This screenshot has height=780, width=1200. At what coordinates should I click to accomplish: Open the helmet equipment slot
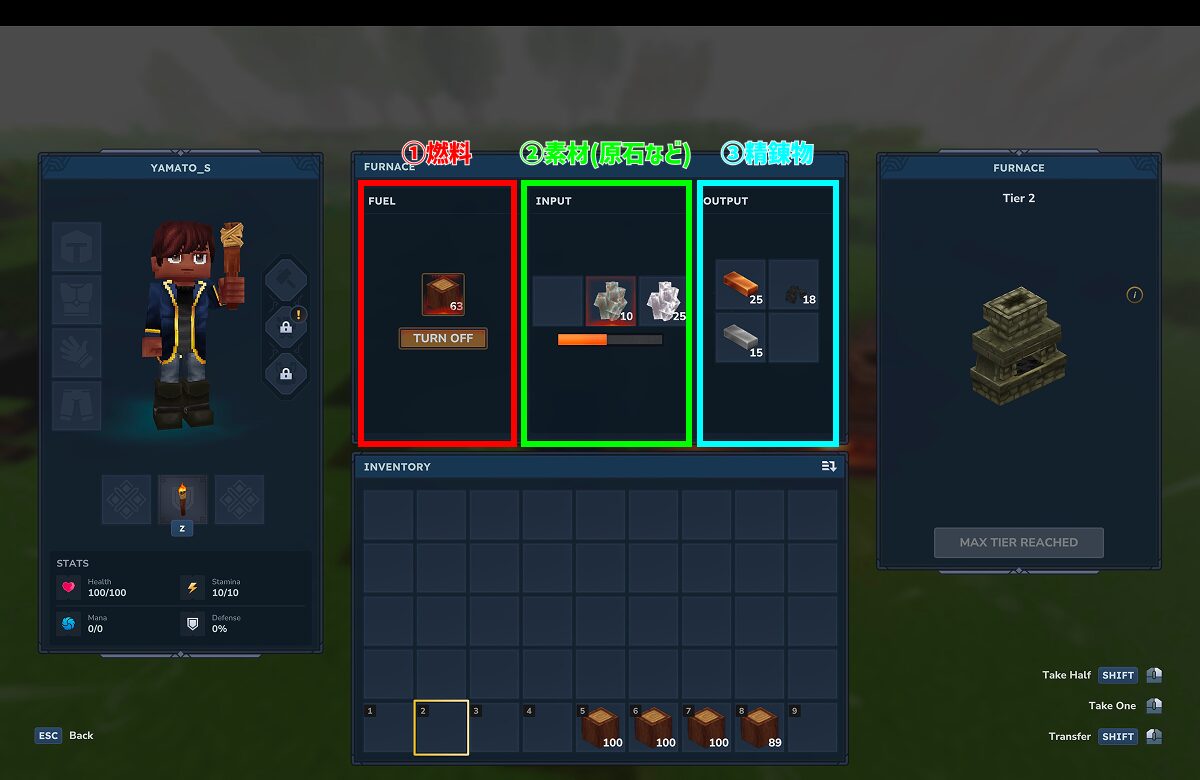pos(77,247)
